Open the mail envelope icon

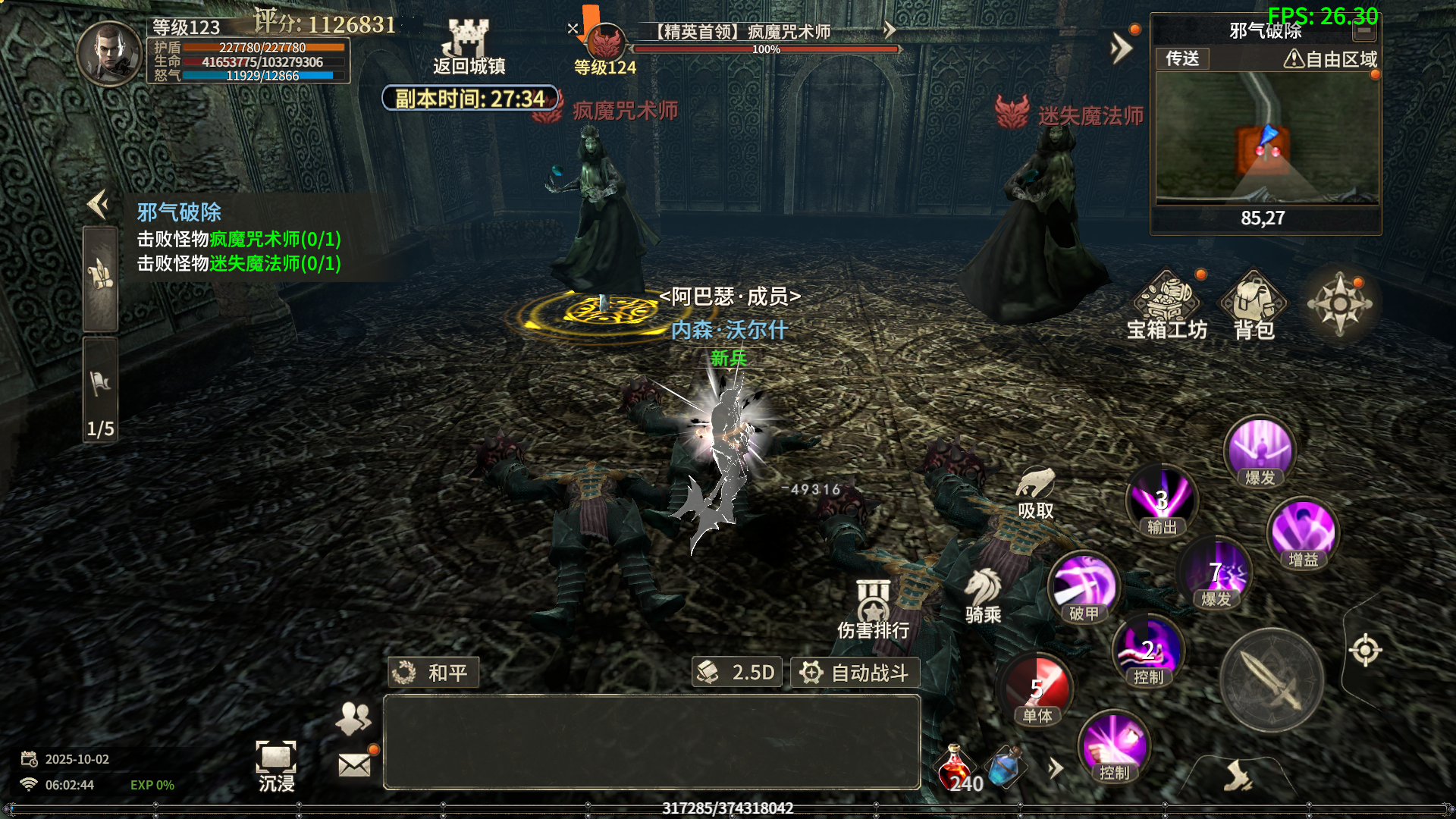[354, 764]
